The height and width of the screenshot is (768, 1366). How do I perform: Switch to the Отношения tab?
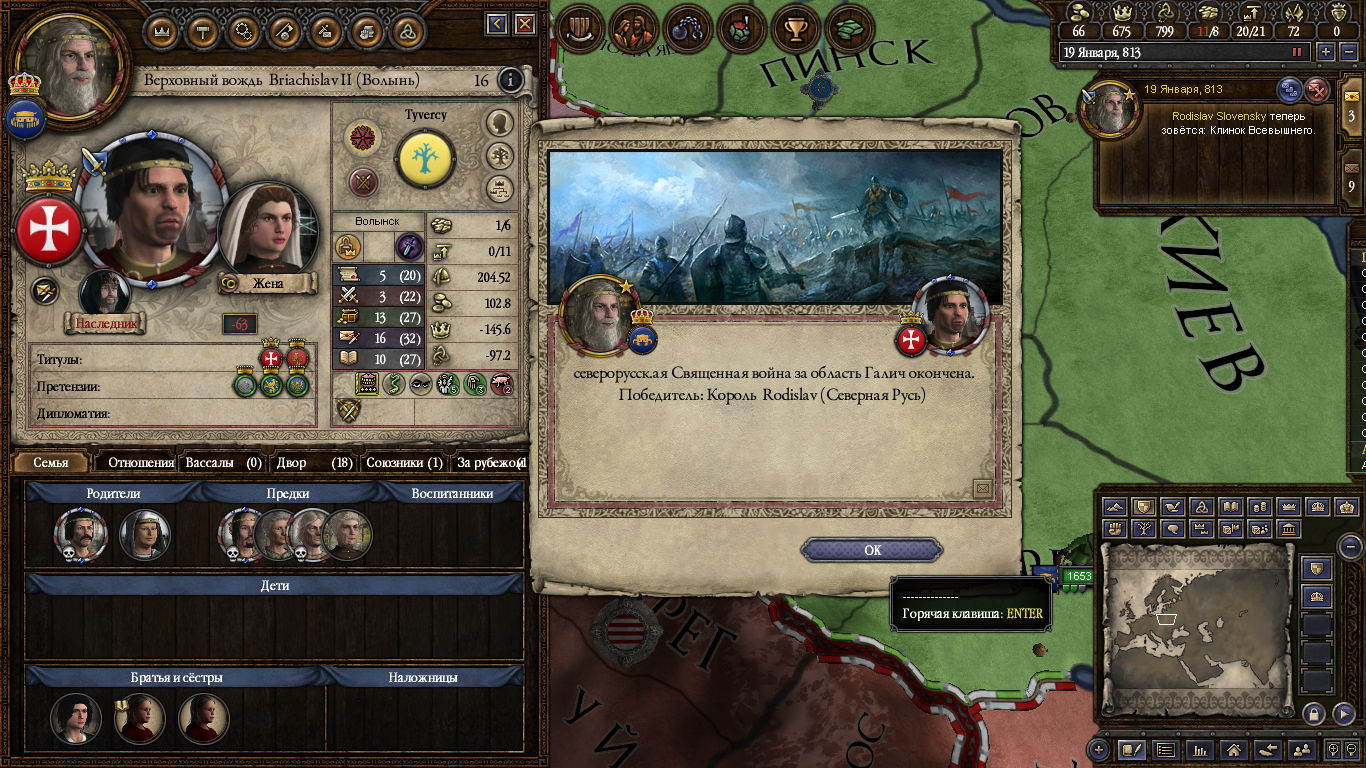click(140, 463)
